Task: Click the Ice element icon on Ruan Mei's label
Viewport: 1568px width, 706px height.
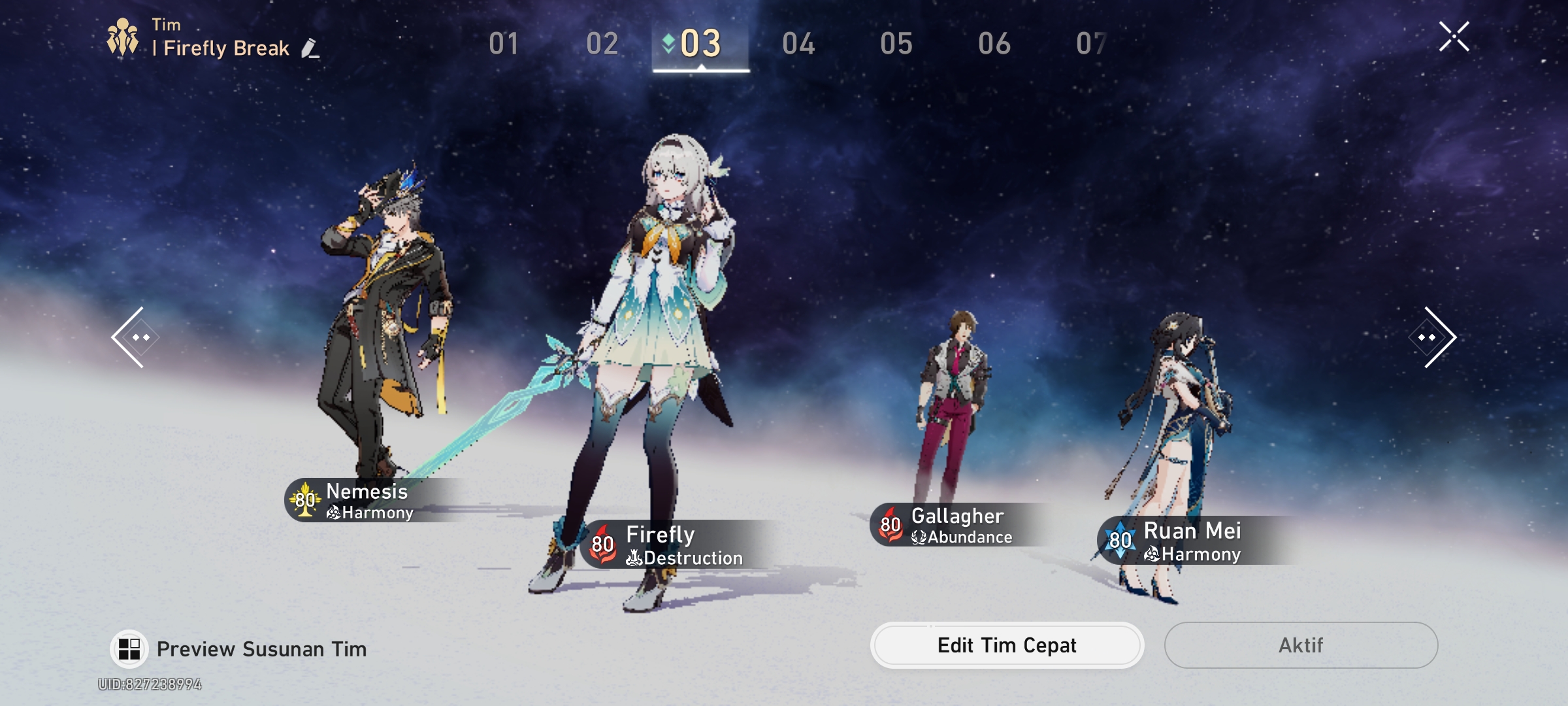Action: [x=1120, y=541]
